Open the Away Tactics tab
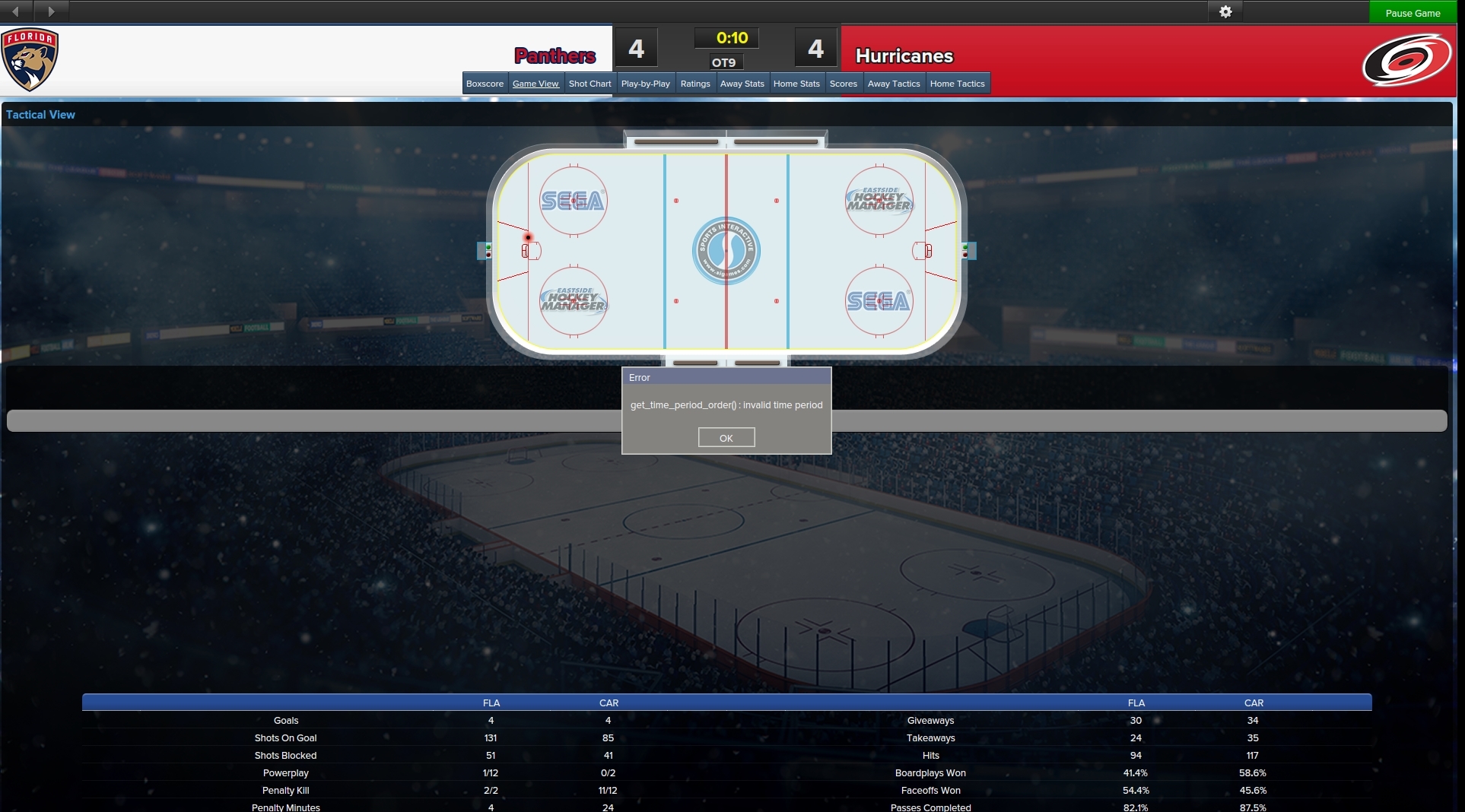The image size is (1465, 812). click(x=894, y=84)
